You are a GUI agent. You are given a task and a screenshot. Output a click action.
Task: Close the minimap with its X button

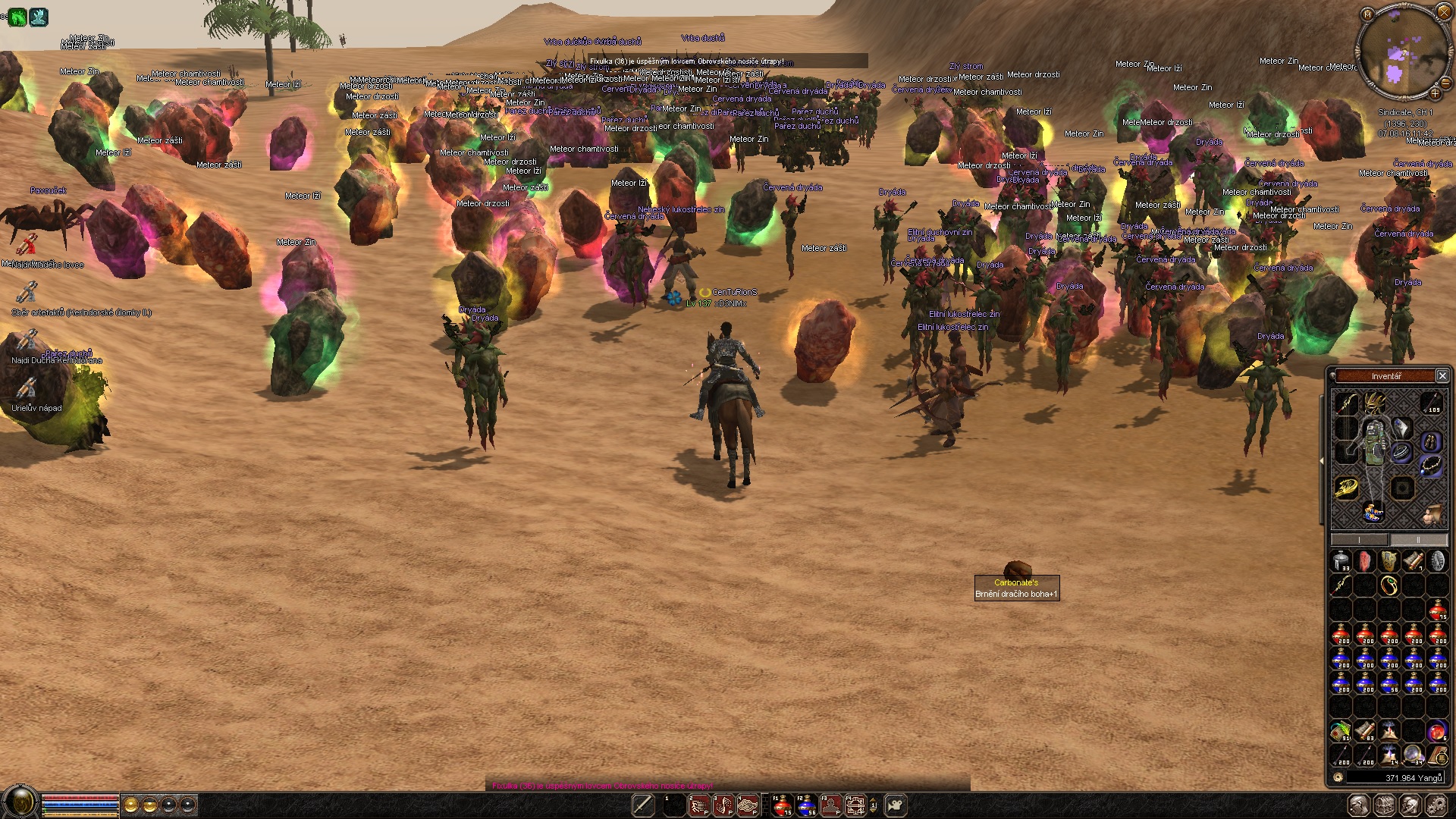coord(1444,12)
